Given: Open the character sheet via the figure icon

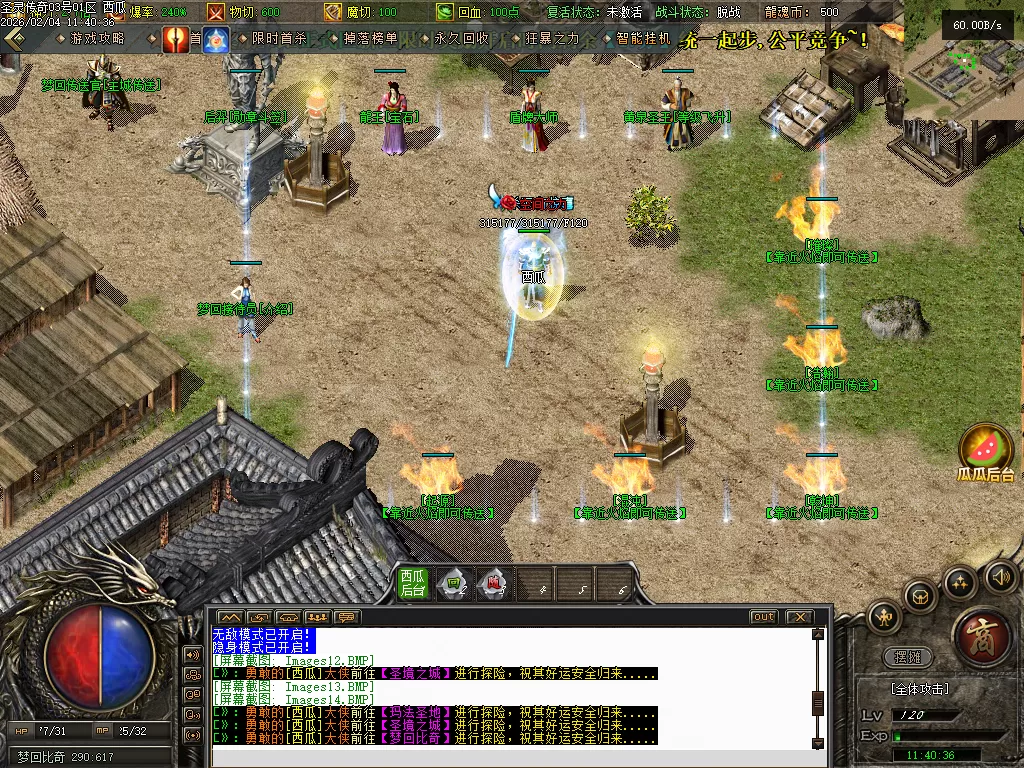Looking at the screenshot, I should [885, 617].
